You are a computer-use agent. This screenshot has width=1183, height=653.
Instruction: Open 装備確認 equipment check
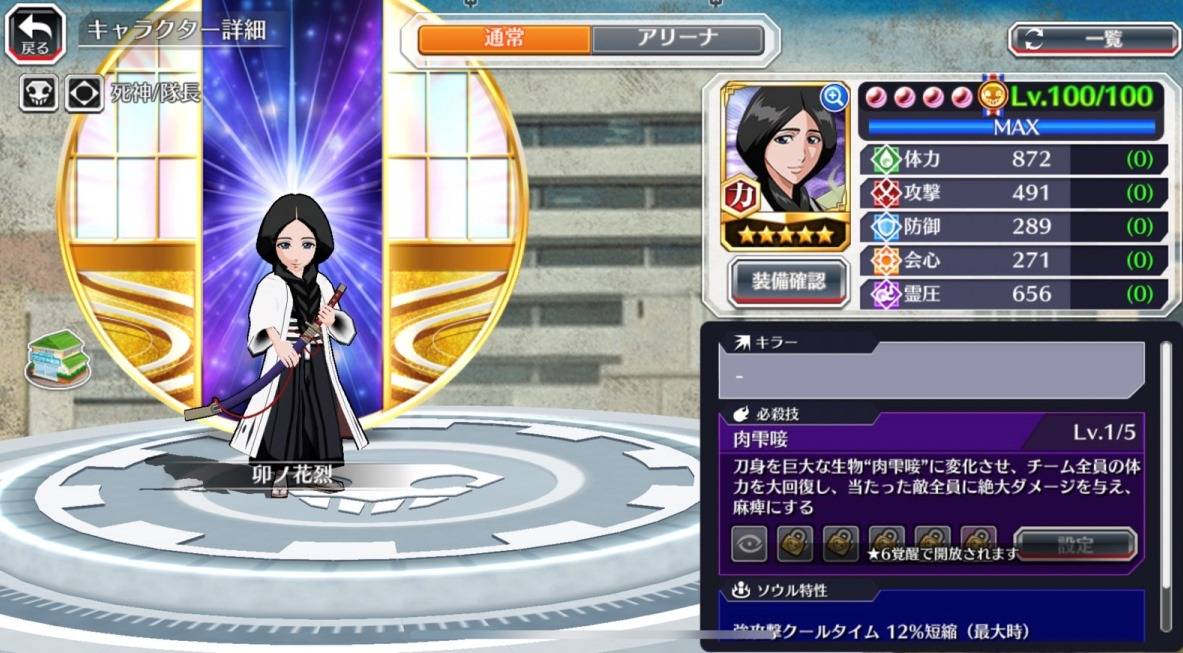tap(788, 282)
